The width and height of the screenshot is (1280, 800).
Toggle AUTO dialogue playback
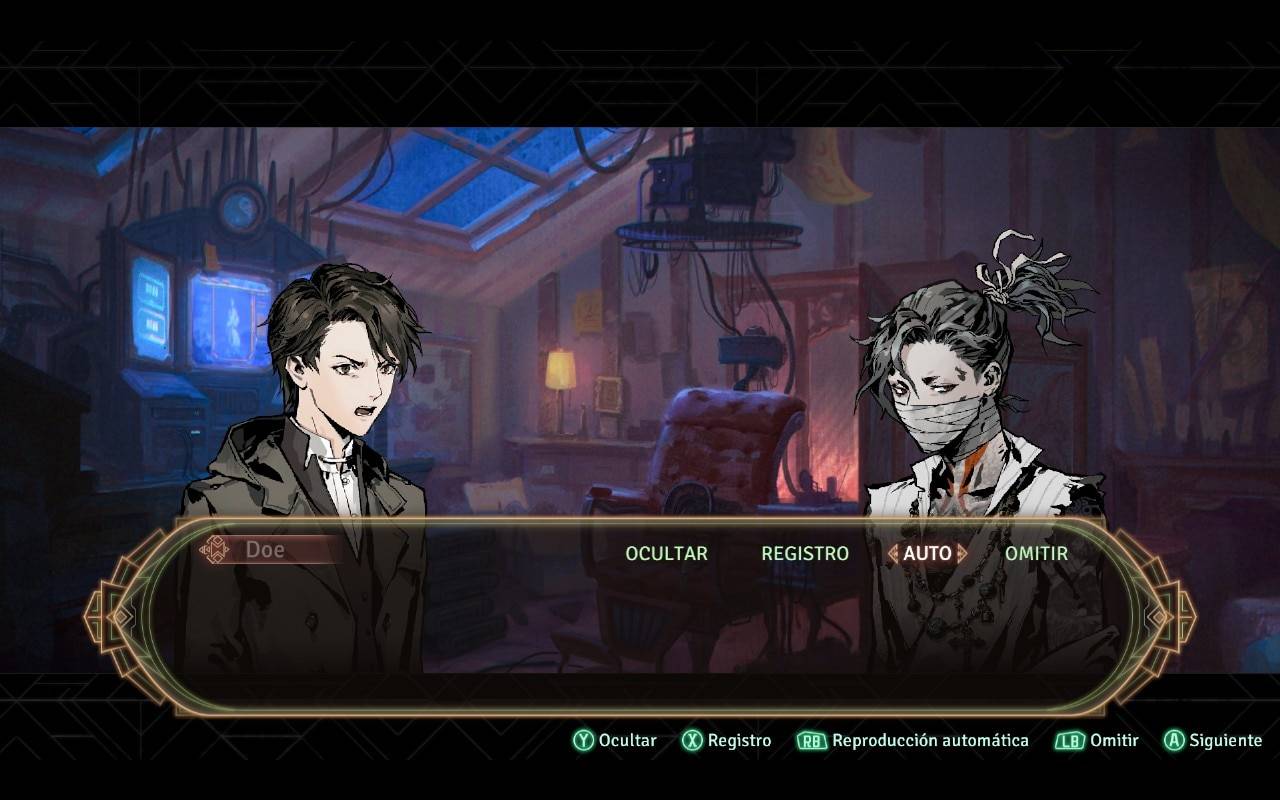click(x=927, y=553)
